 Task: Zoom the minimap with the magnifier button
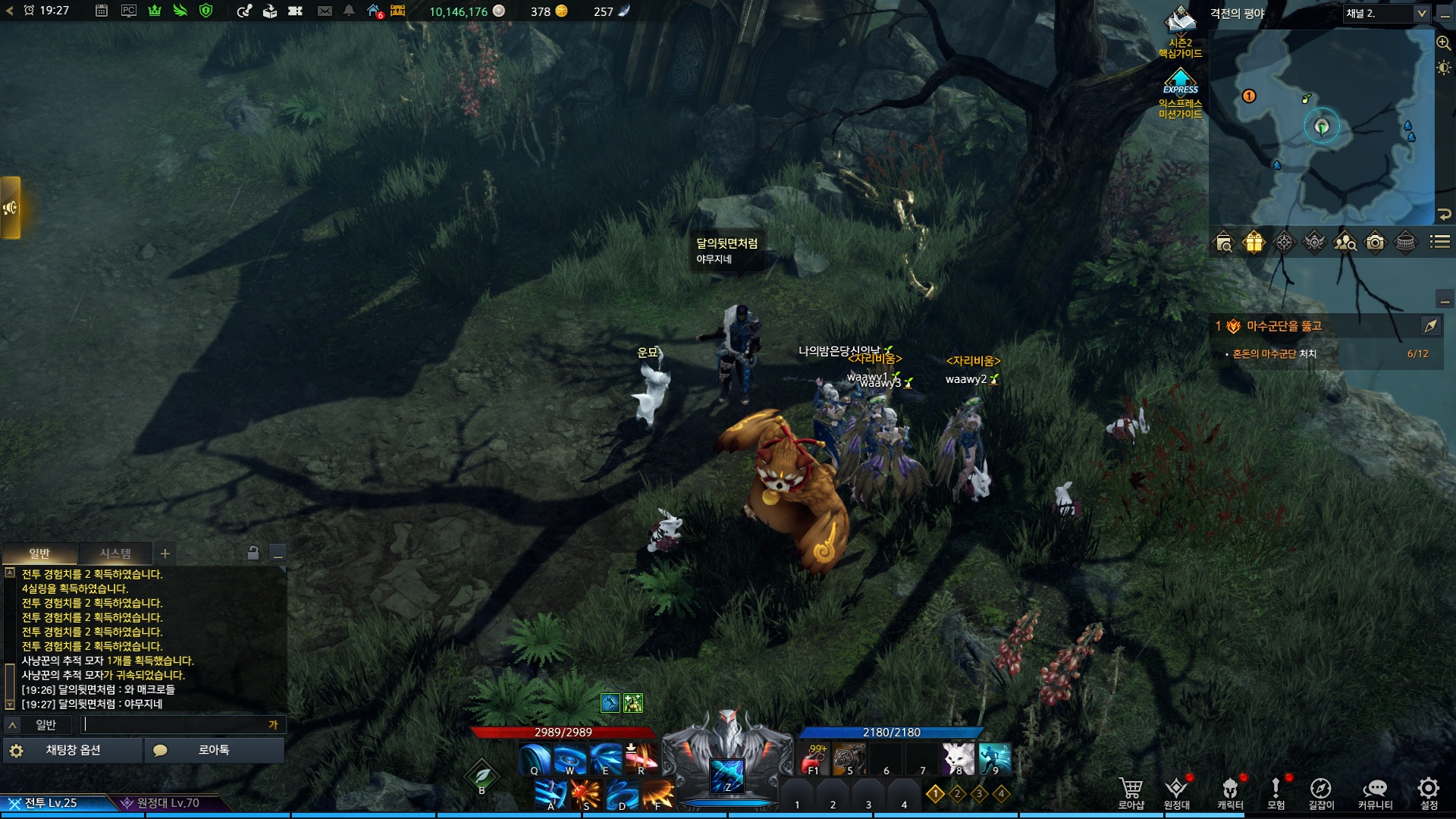[x=1444, y=43]
